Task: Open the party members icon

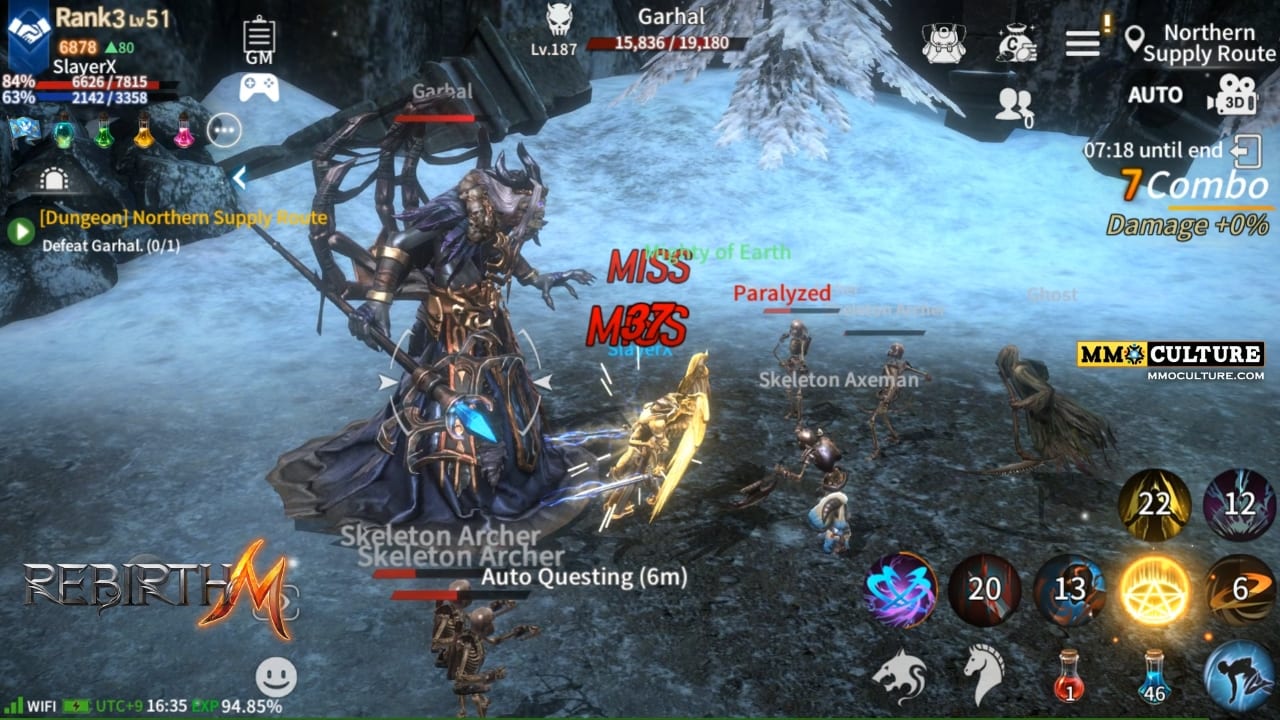Action: [x=1014, y=104]
